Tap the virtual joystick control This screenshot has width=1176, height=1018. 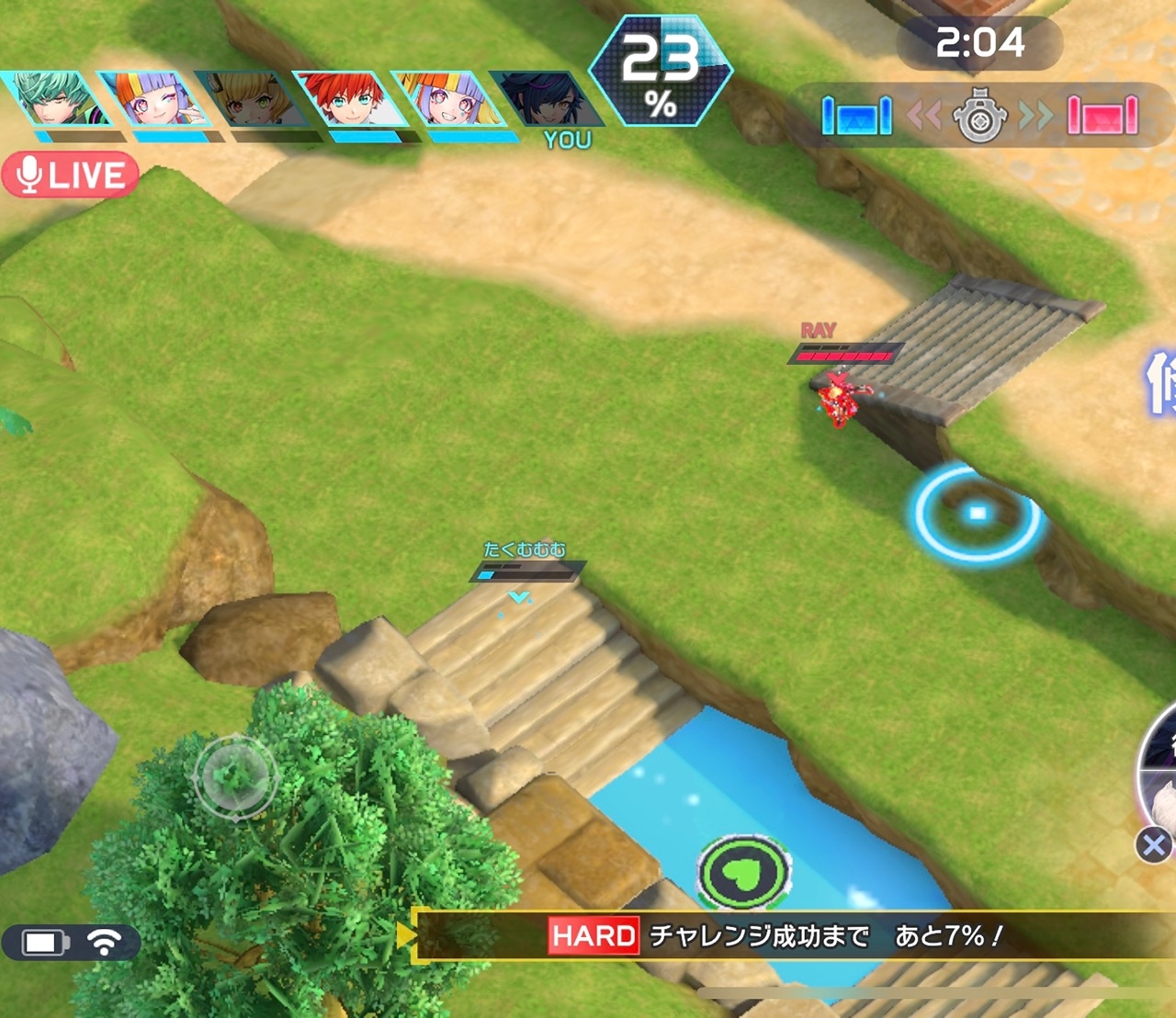pyautogui.click(x=235, y=777)
